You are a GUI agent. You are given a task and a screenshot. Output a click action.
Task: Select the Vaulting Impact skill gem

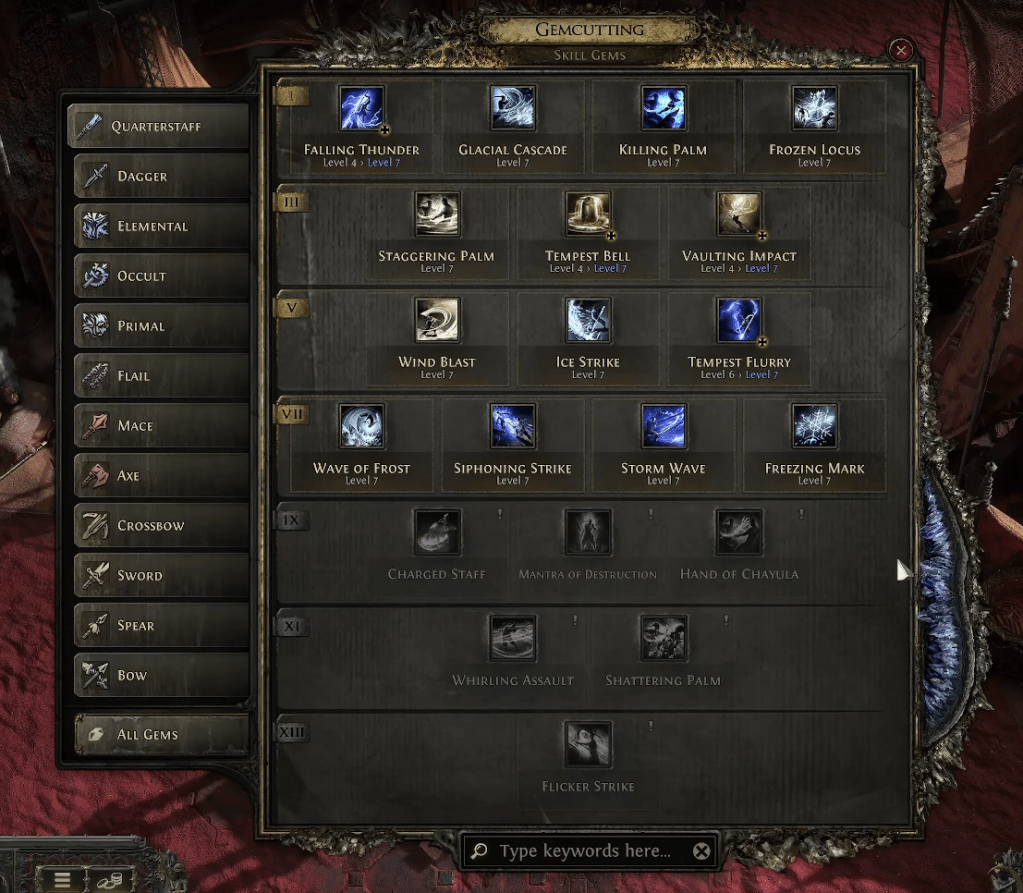(x=739, y=214)
